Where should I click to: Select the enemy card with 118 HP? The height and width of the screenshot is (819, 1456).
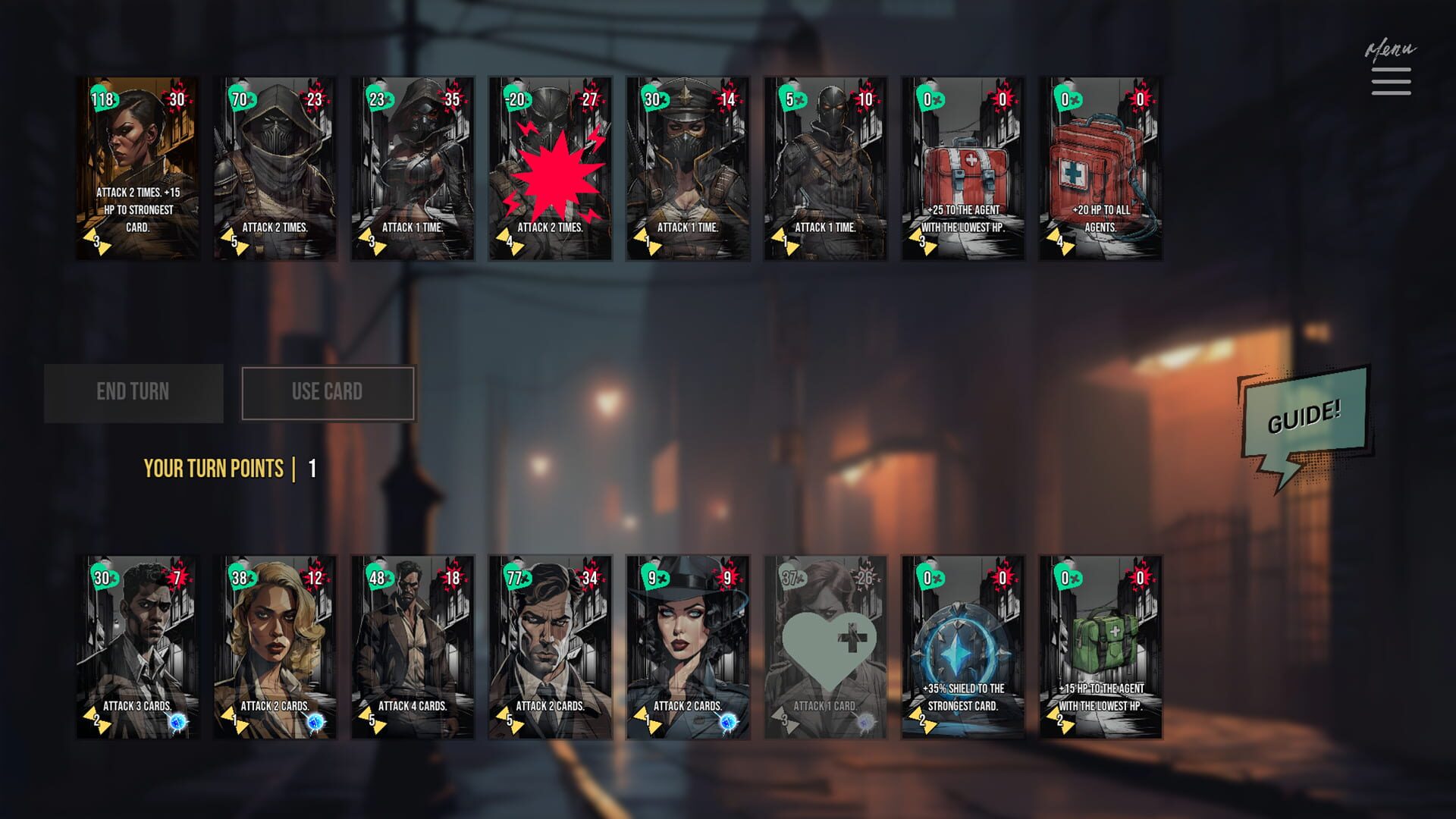138,168
